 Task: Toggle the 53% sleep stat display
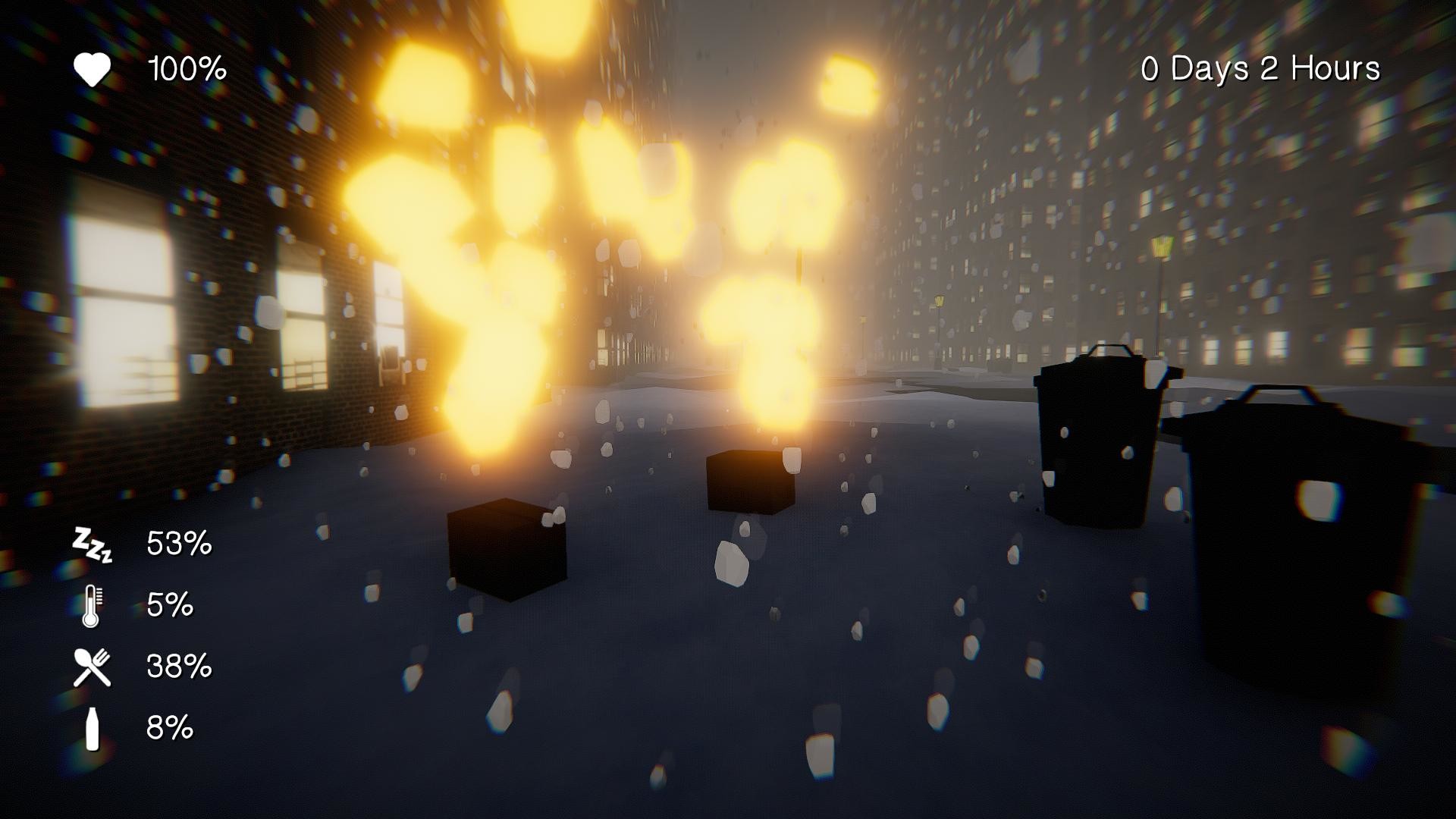point(179,541)
